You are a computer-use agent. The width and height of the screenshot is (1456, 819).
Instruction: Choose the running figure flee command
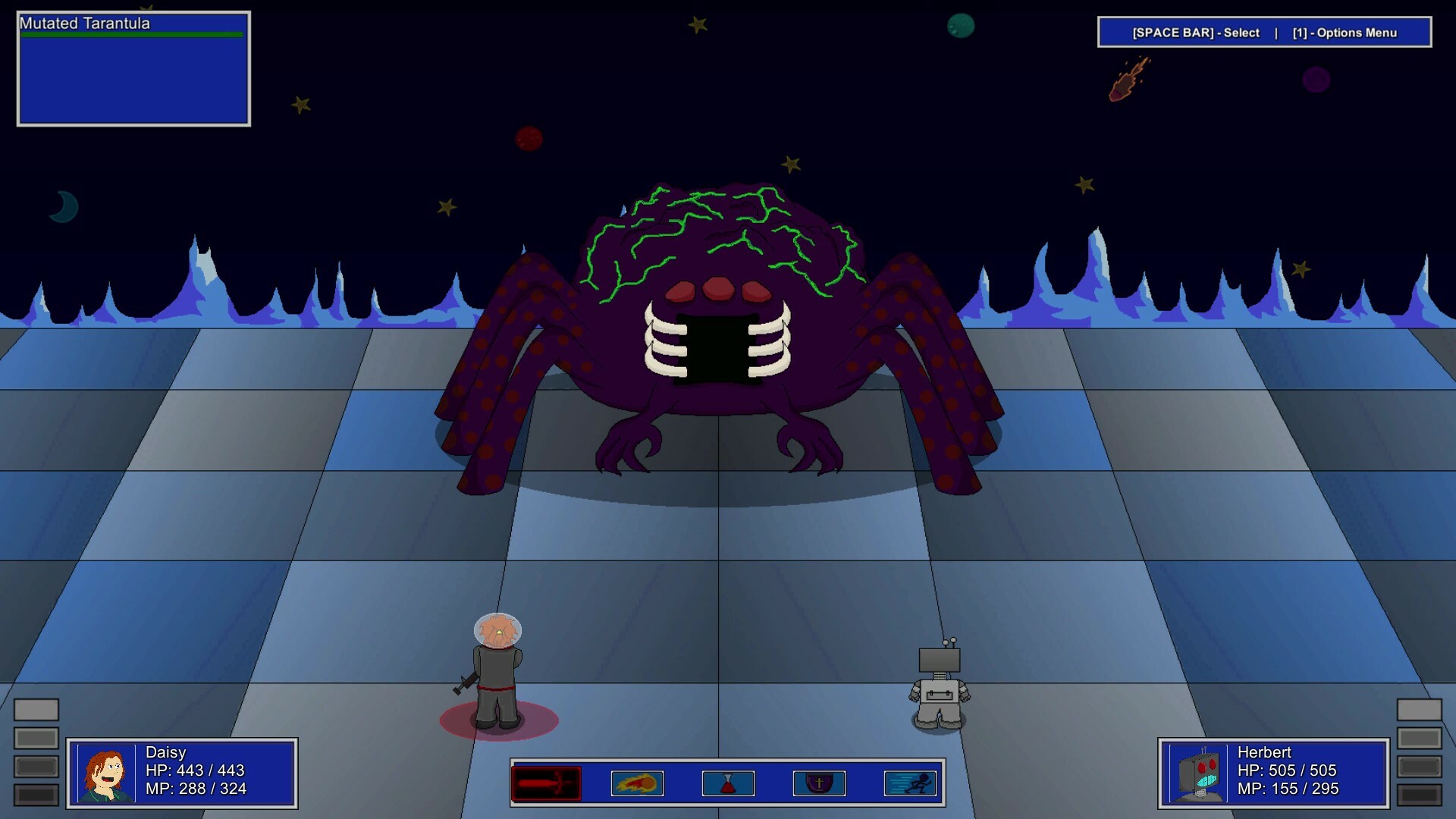(910, 783)
